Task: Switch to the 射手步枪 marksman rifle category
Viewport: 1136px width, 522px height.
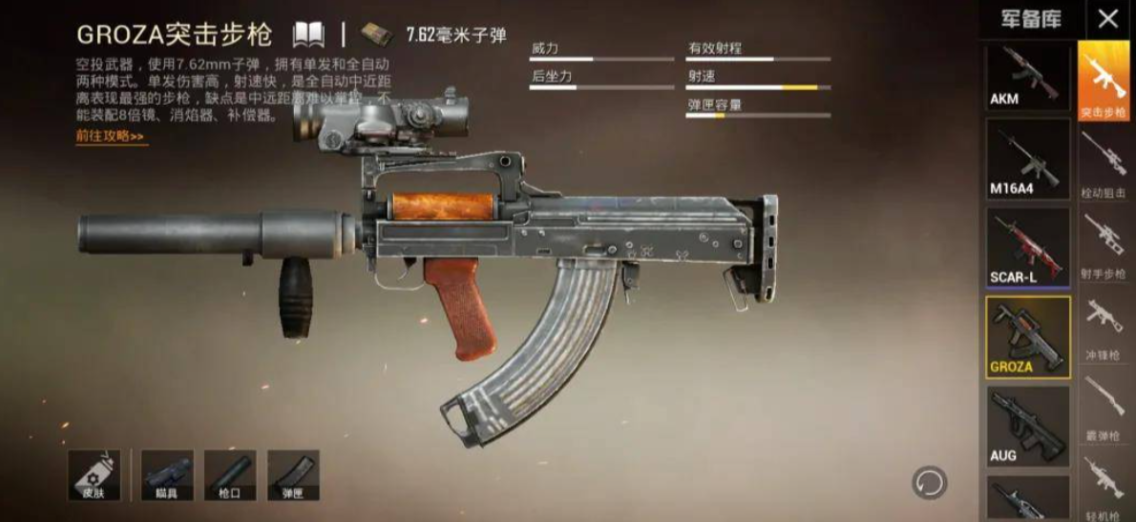Action: pyautogui.click(x=1104, y=245)
